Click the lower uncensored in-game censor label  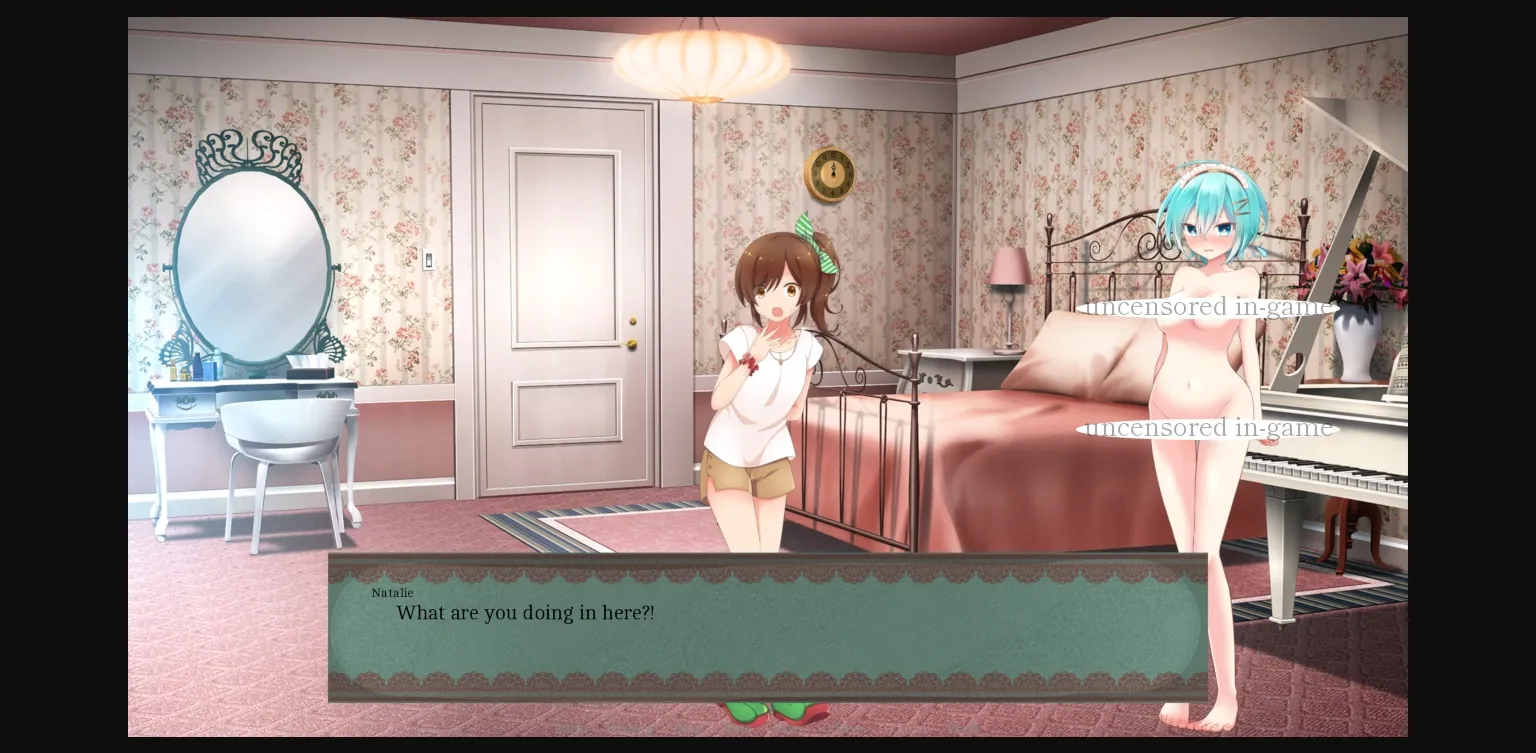1209,427
